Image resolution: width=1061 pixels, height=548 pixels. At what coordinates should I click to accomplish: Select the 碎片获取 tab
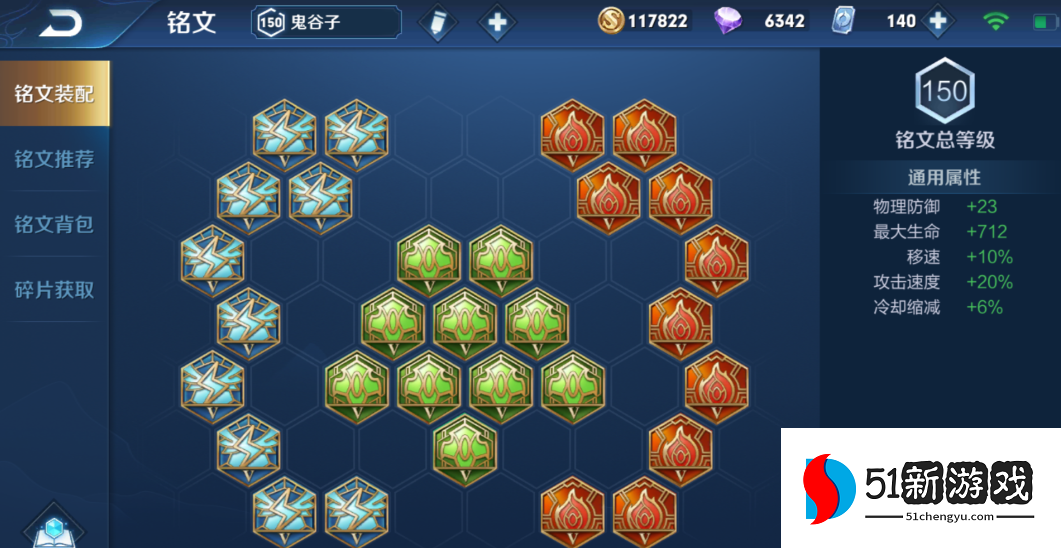[x=54, y=290]
